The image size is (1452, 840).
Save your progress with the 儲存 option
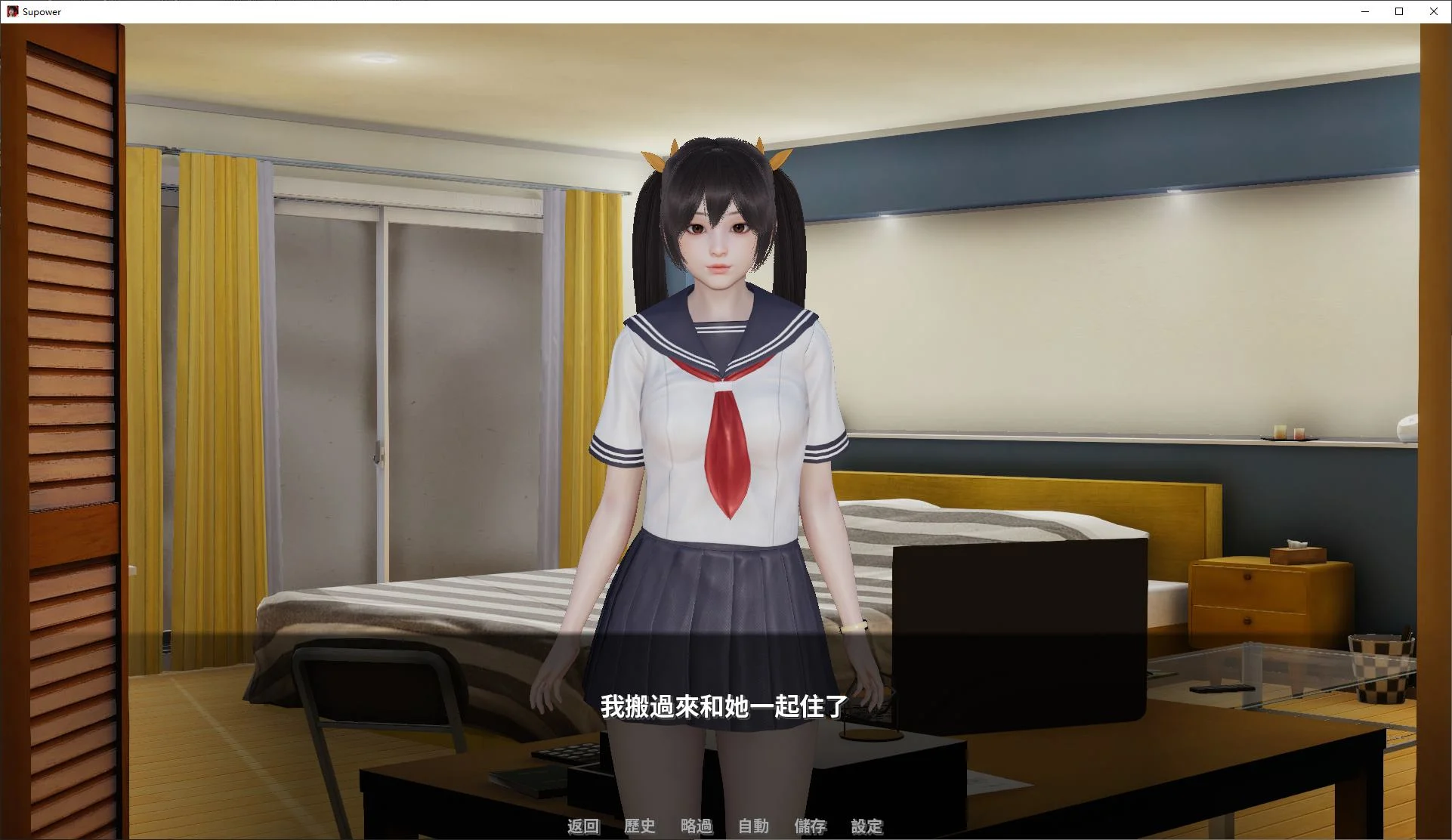coord(810,826)
